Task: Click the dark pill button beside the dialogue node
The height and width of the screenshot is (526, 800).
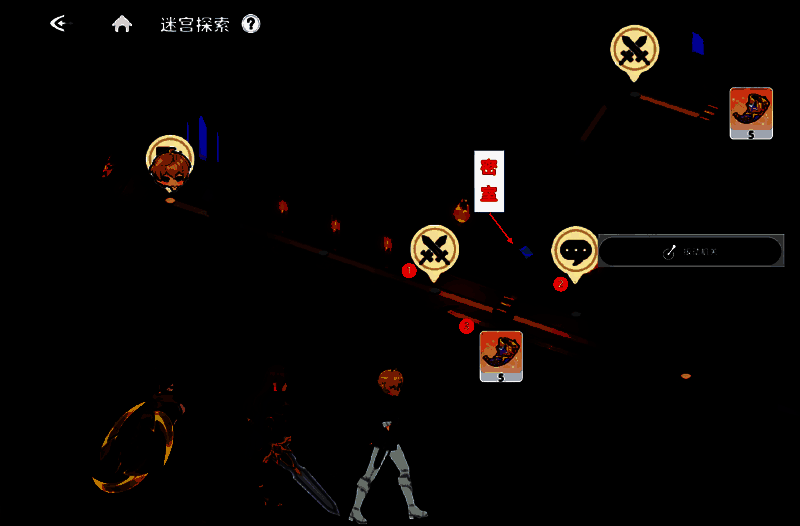Action: pyautogui.click(x=690, y=251)
